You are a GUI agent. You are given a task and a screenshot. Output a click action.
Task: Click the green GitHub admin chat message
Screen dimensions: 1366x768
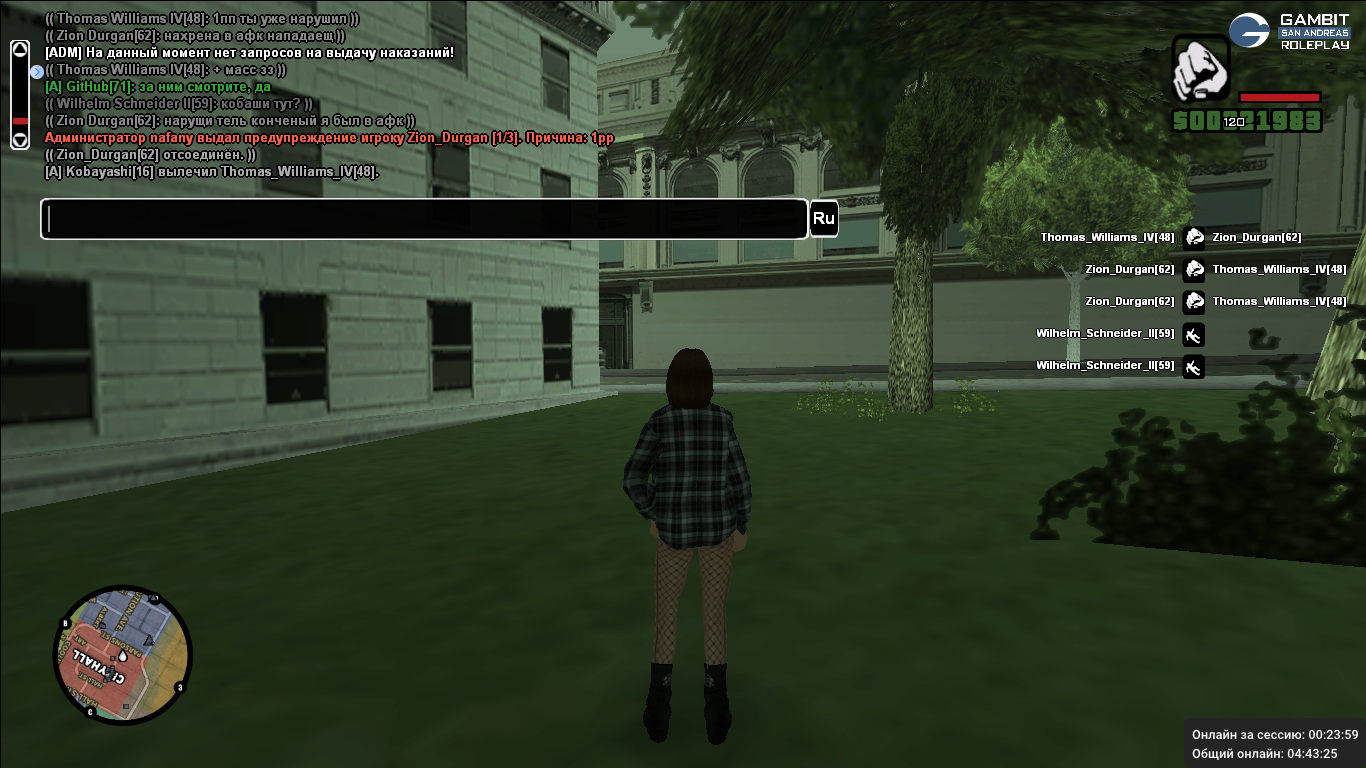tap(158, 87)
